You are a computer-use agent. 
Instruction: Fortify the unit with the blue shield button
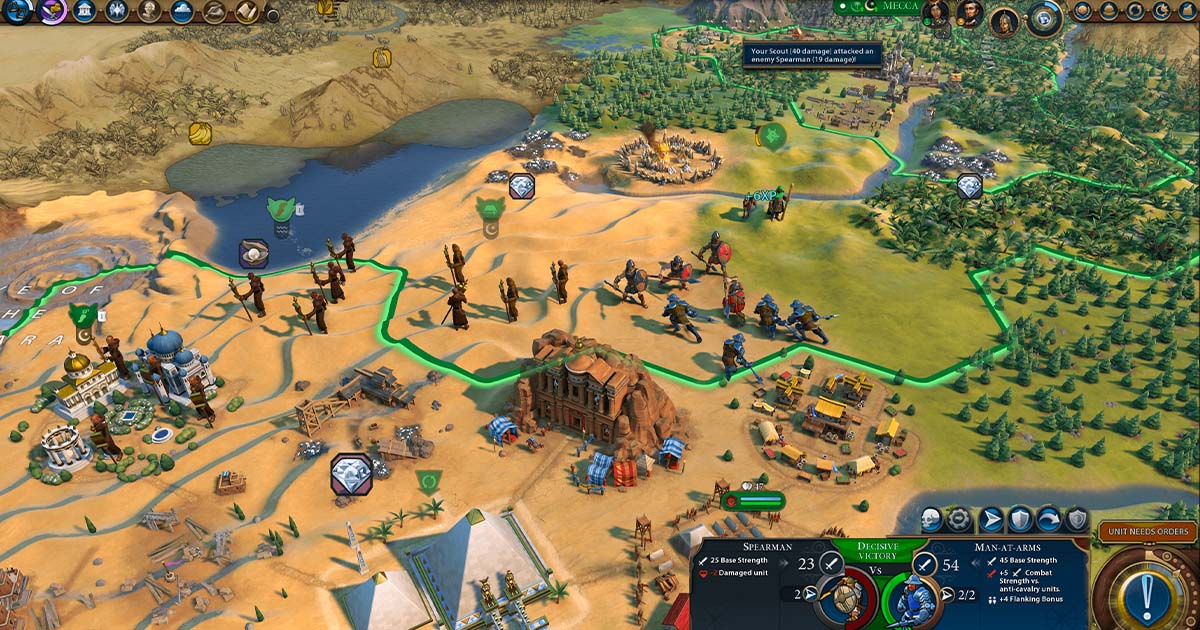pyautogui.click(x=1020, y=519)
